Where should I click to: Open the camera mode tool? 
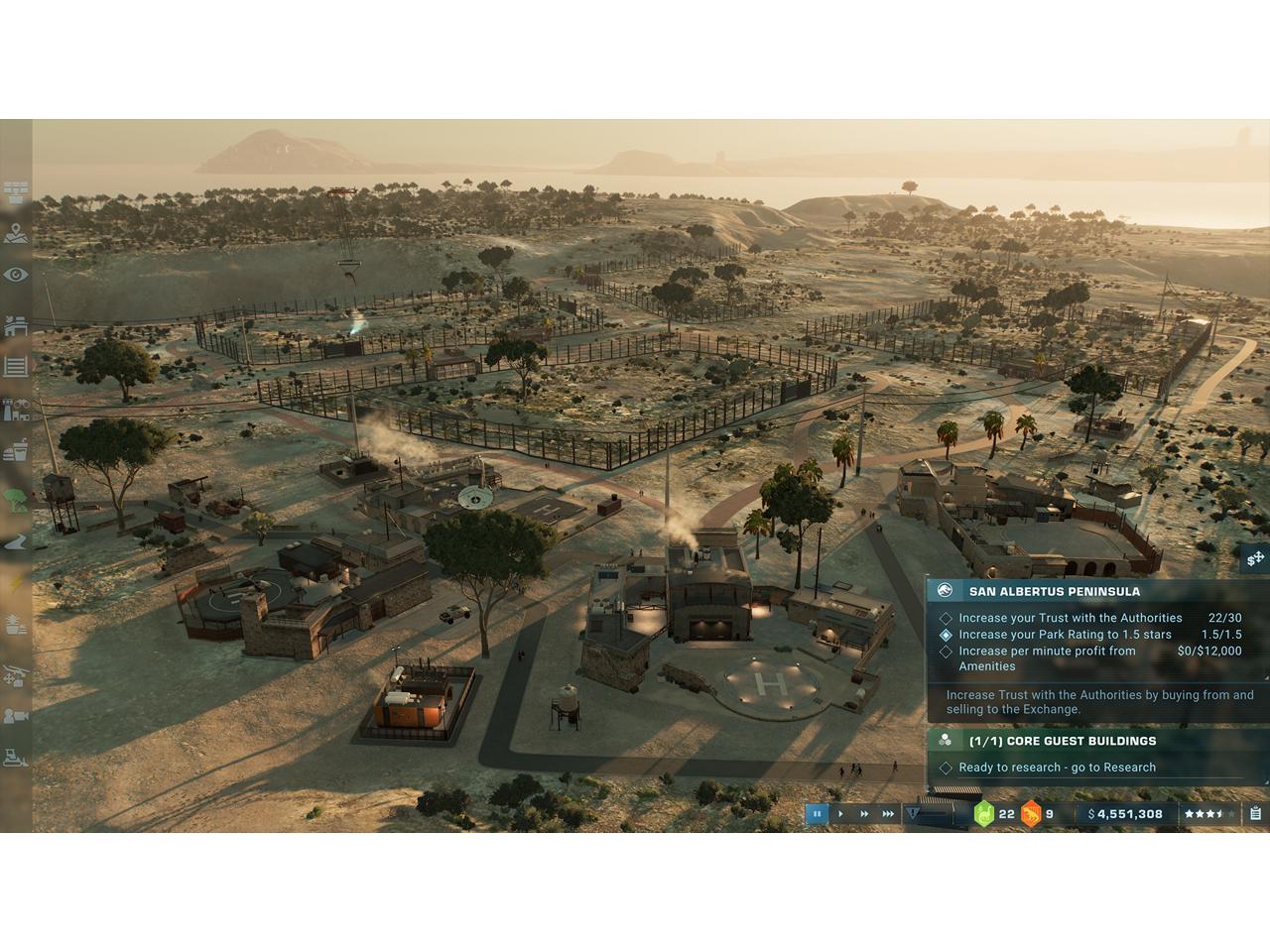(15, 715)
